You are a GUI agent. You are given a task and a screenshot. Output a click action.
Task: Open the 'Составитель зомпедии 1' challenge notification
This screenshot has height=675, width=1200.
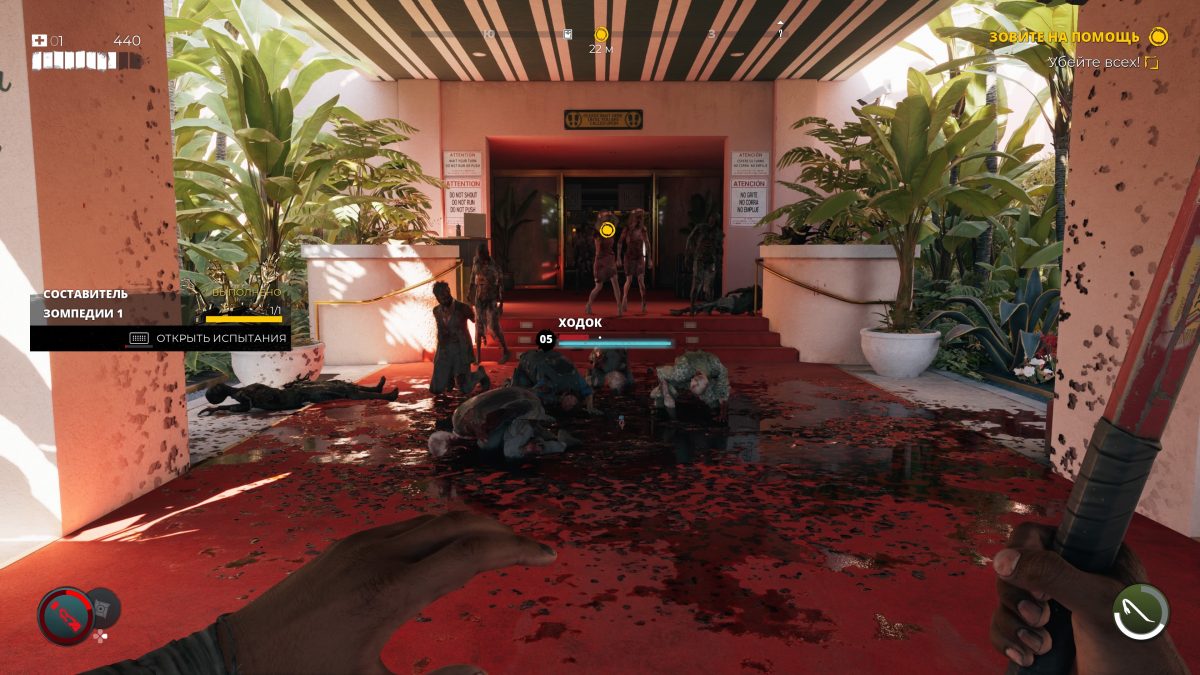click(84, 304)
